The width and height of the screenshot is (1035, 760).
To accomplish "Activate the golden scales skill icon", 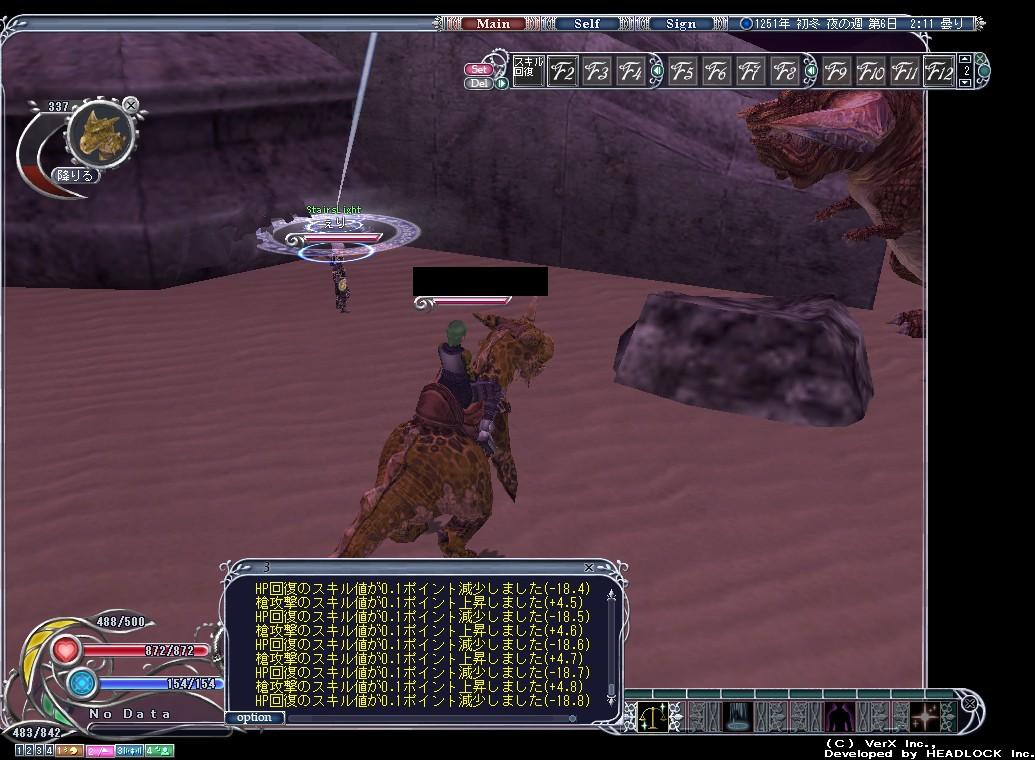I will 654,716.
